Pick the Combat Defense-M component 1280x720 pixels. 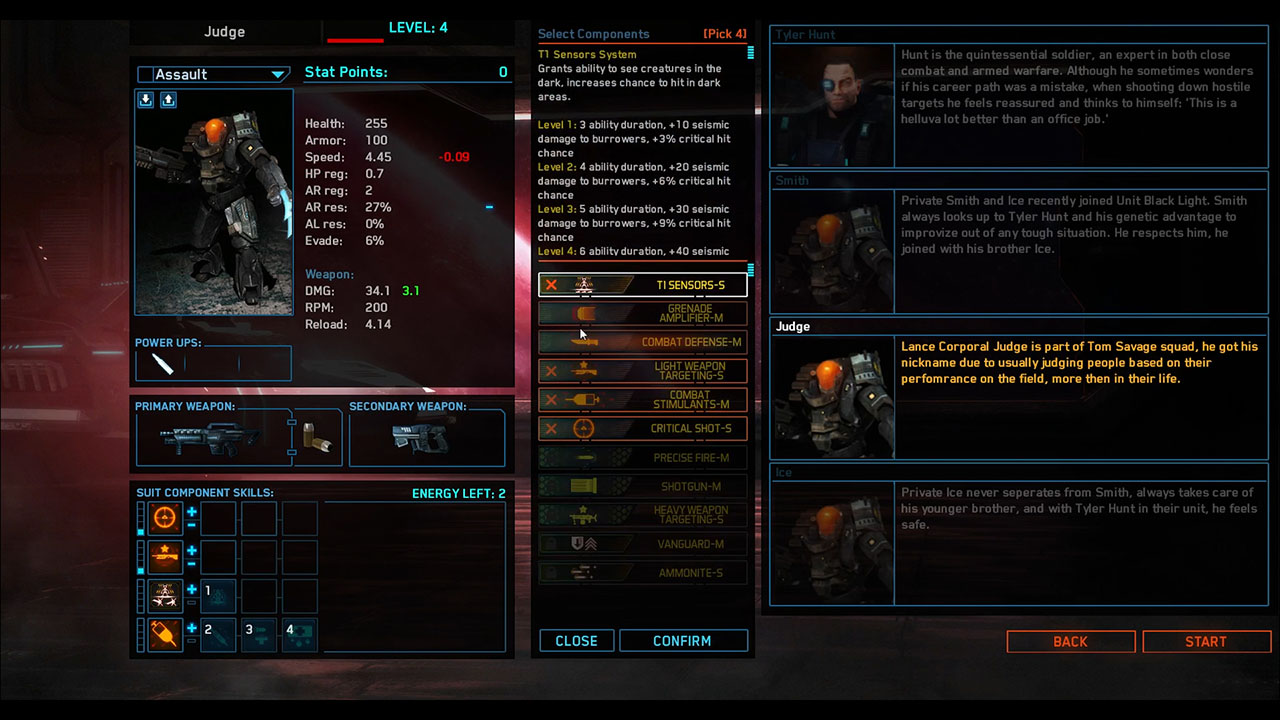click(643, 342)
